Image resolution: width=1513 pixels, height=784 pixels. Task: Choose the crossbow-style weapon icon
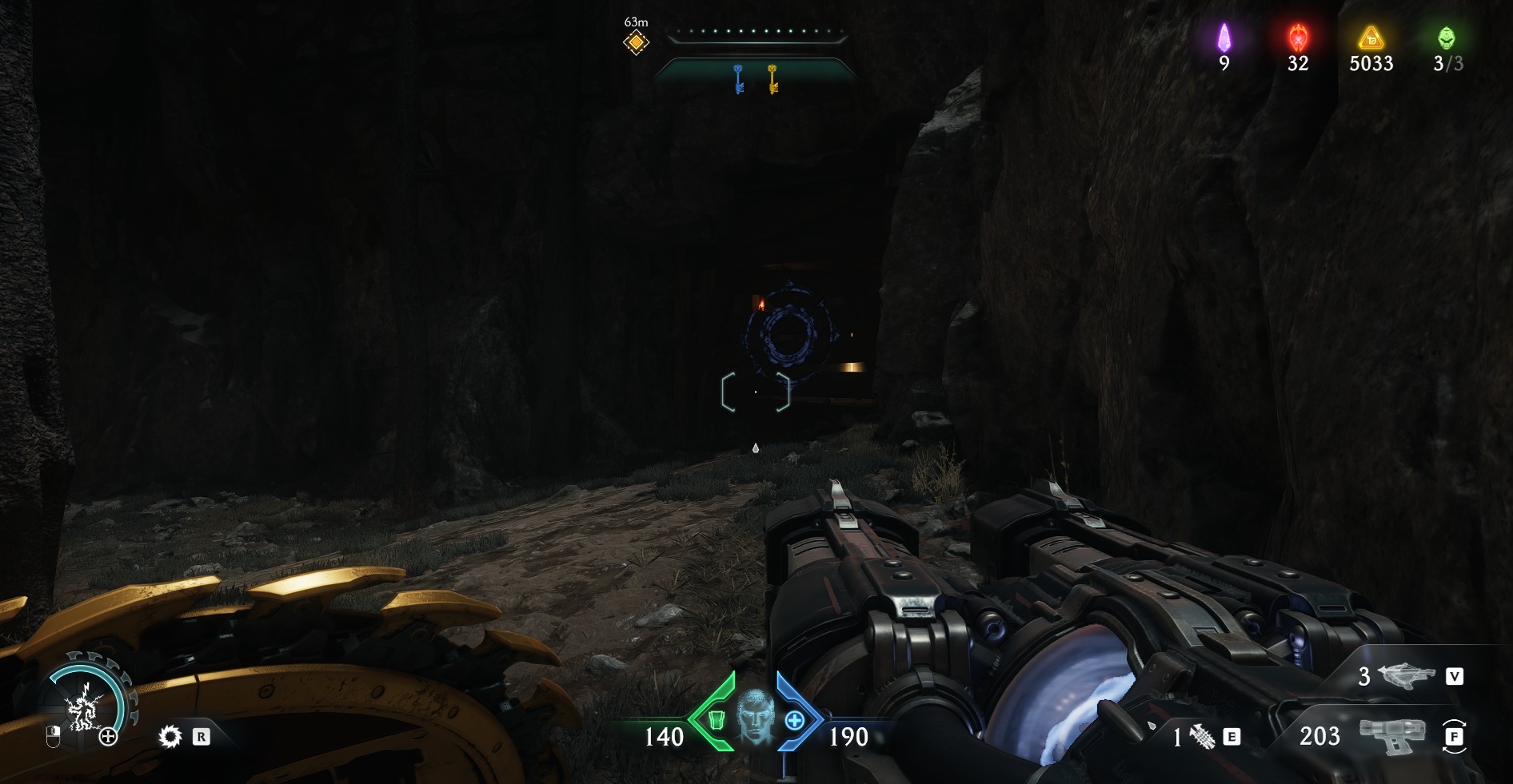(1407, 677)
